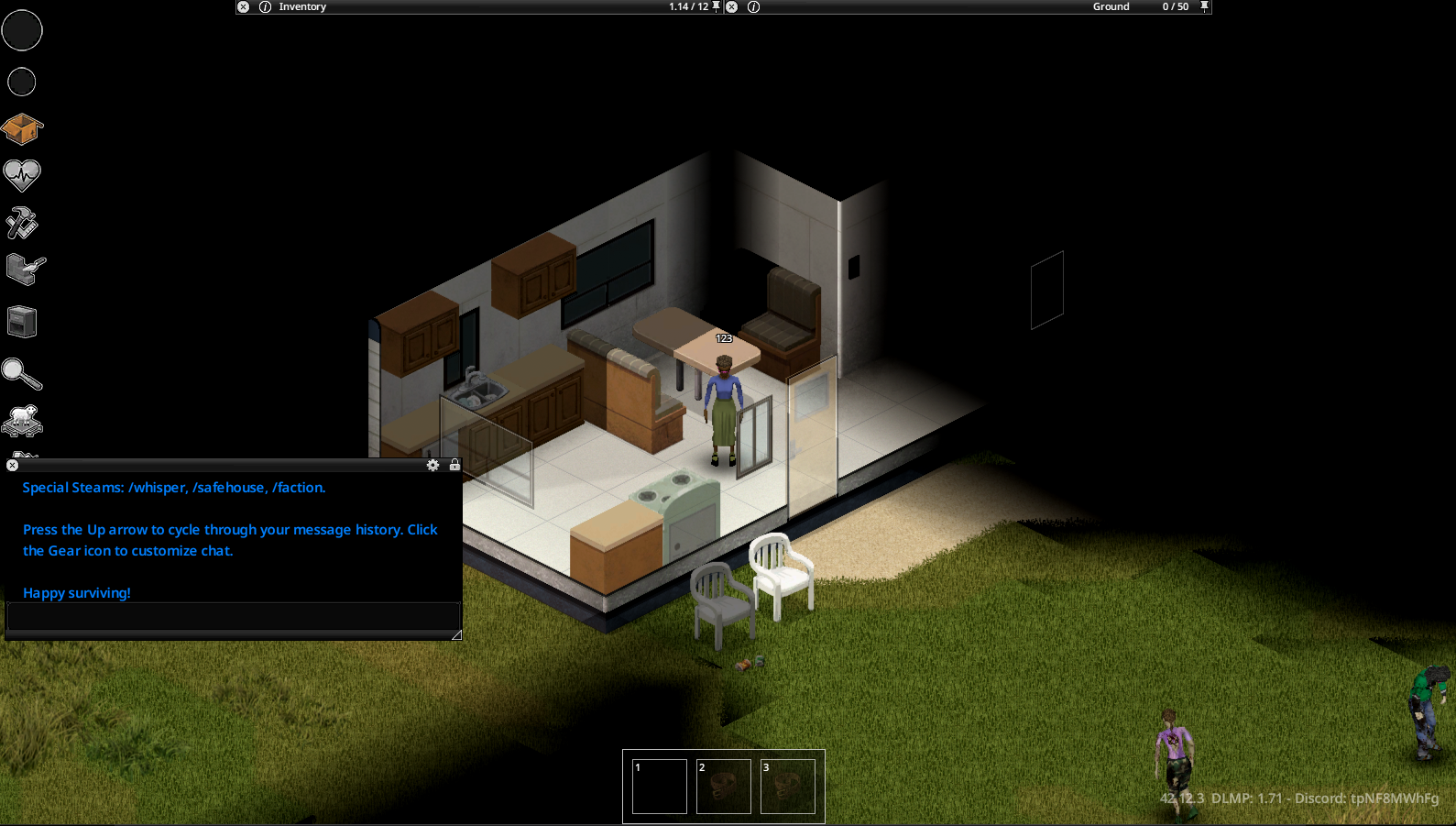Show info for the Inventory window
Screen dimensions: 1456x826
[265, 6]
